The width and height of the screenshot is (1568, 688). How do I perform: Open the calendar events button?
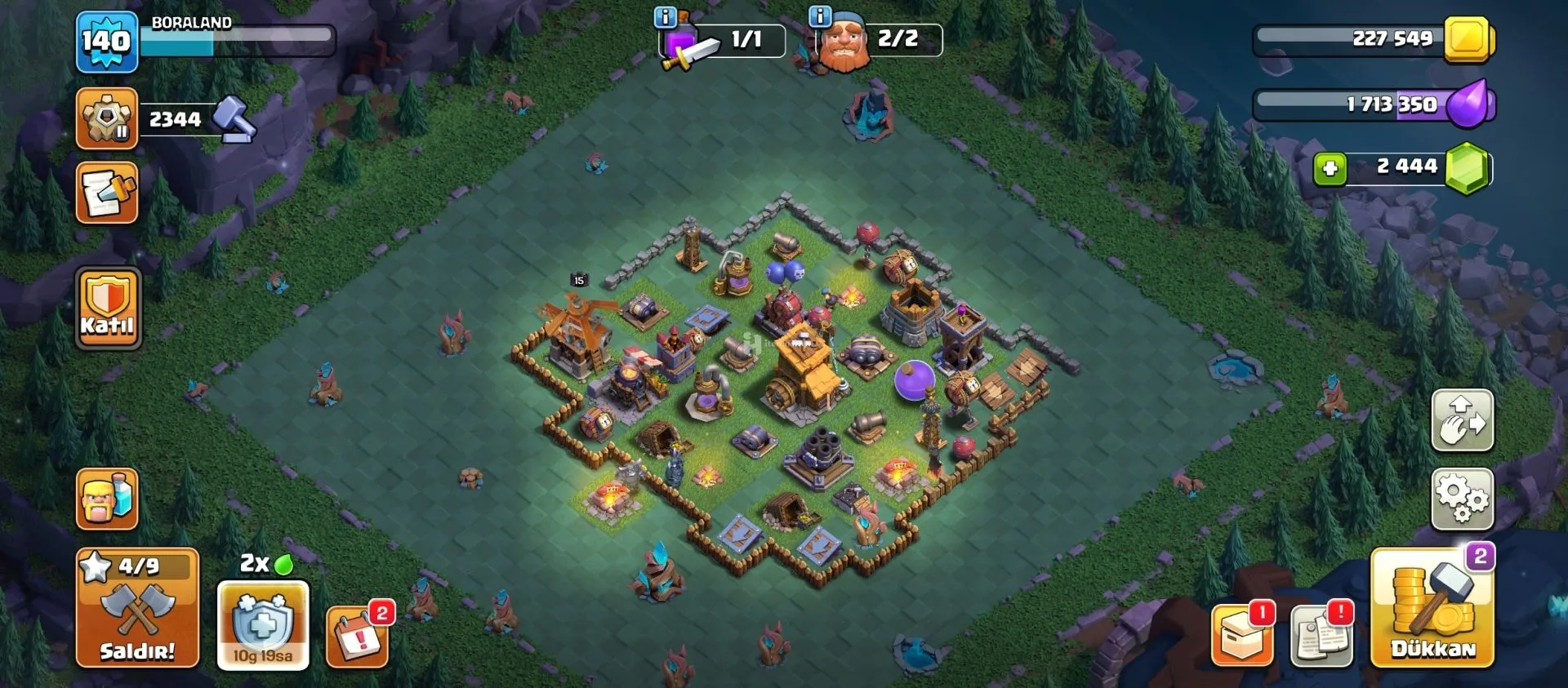[x=357, y=637]
